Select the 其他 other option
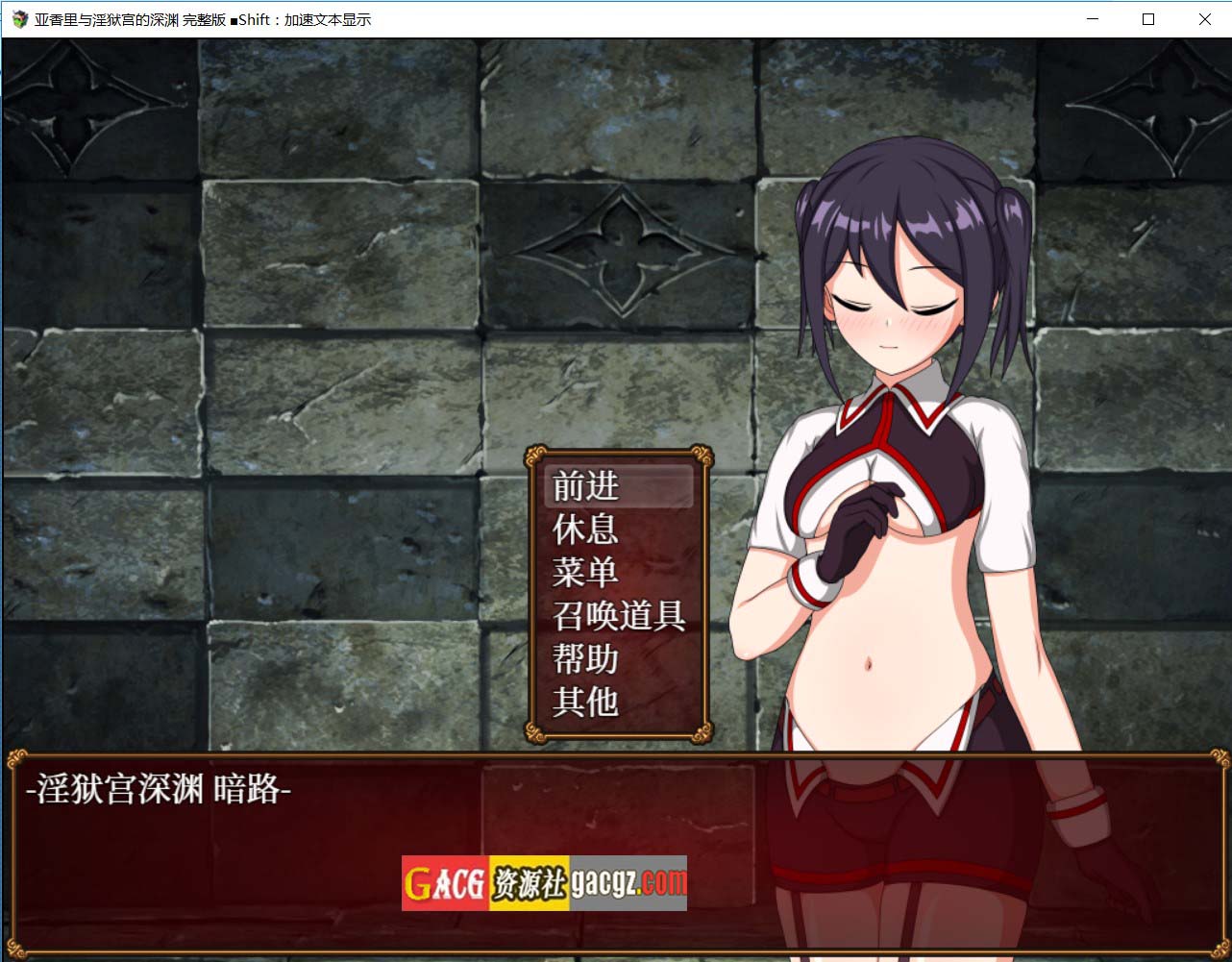 618,703
